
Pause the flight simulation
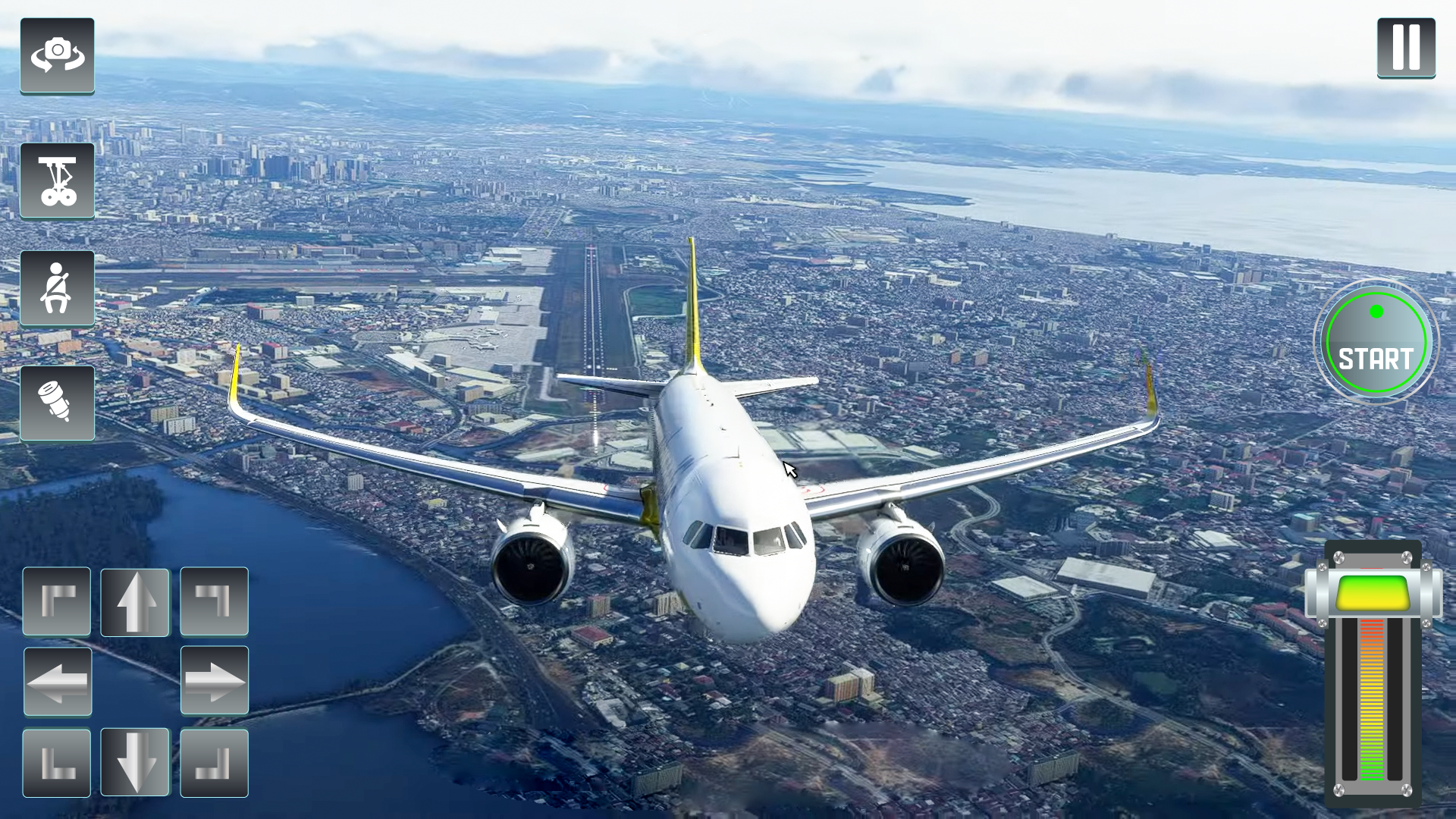(x=1407, y=47)
